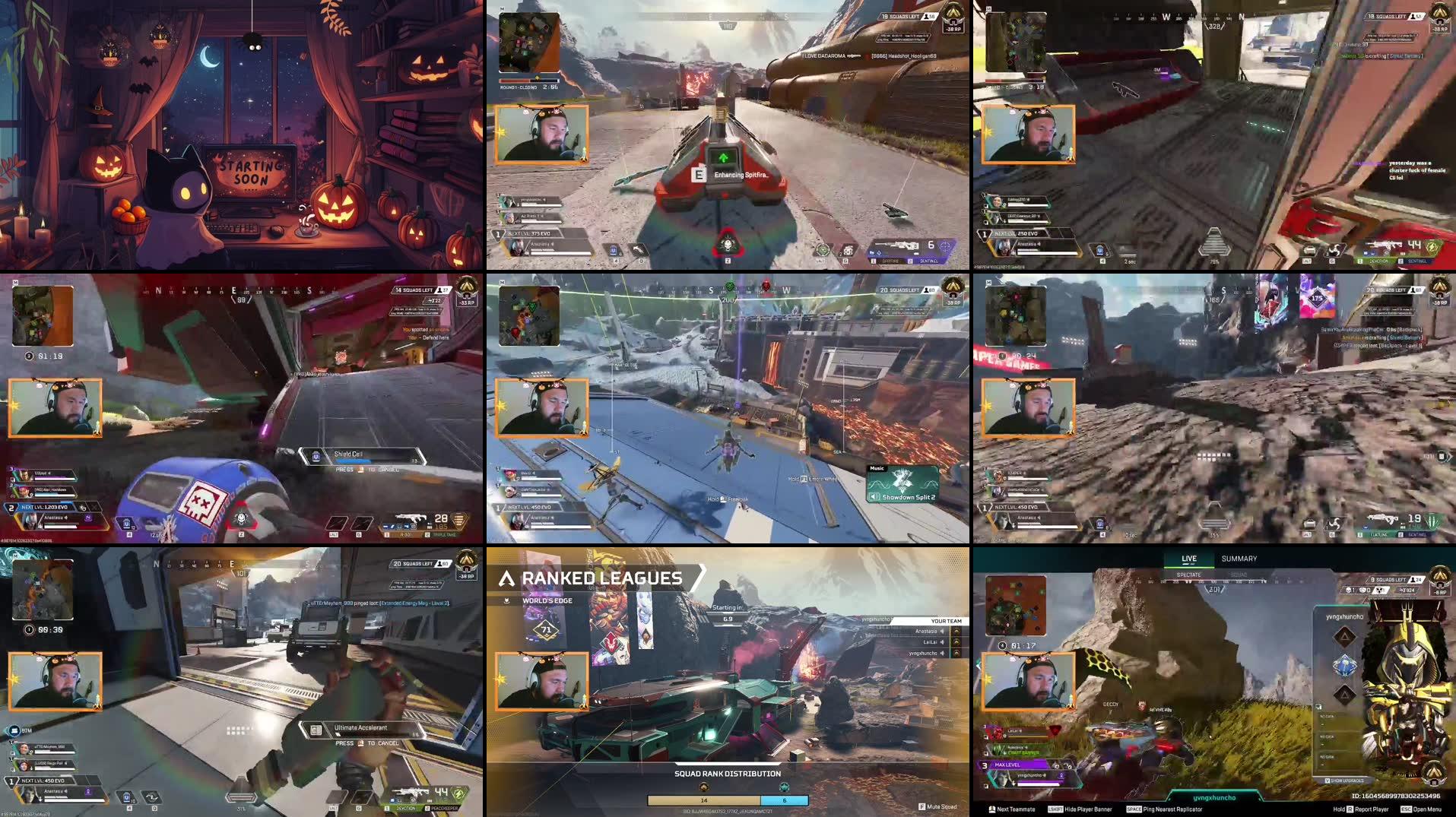Click the grenade slot icon in the inventory bar
The width and height of the screenshot is (1456, 817).
pos(849,249)
